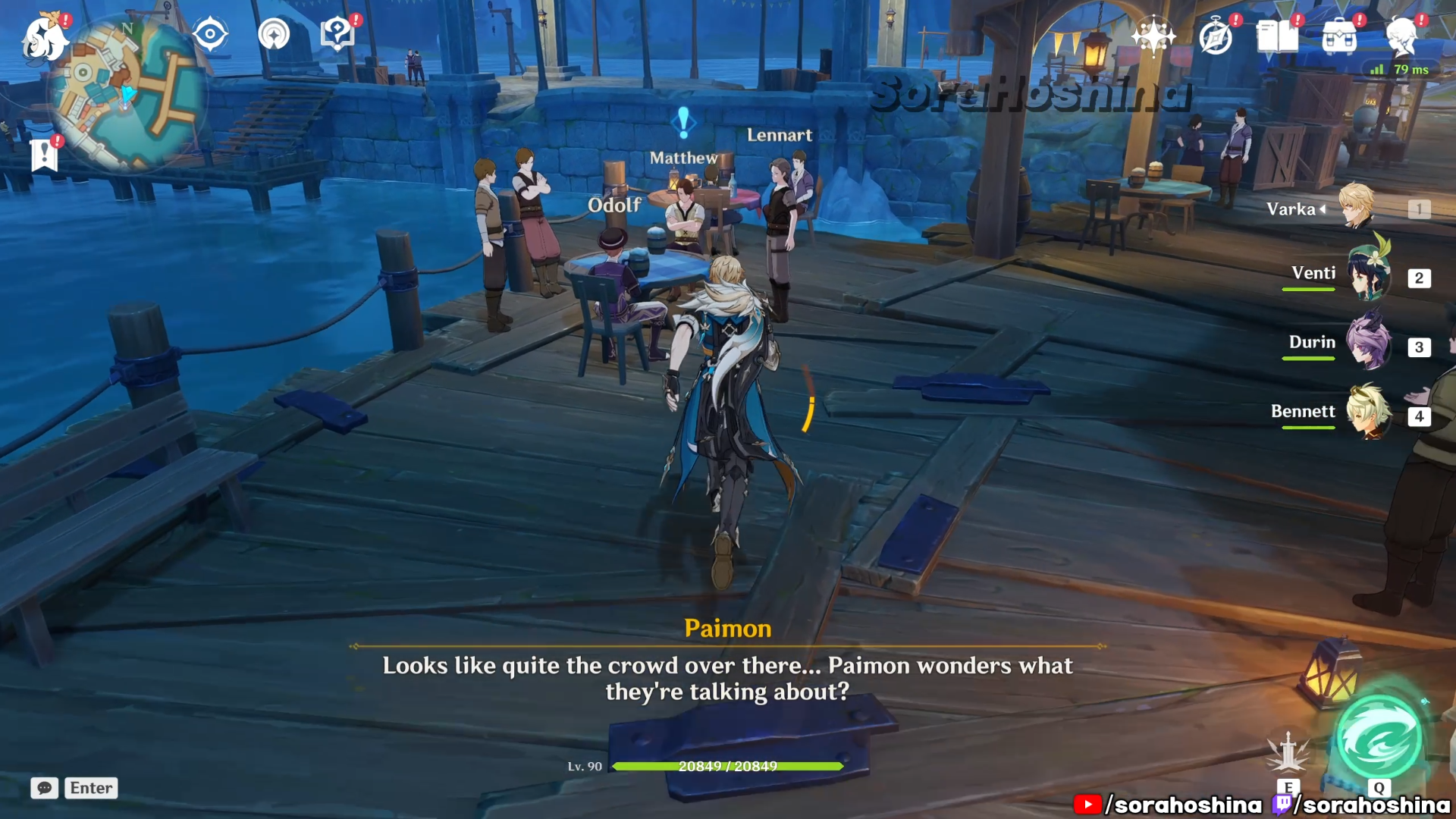Open the character screen icon

pos(1401,36)
